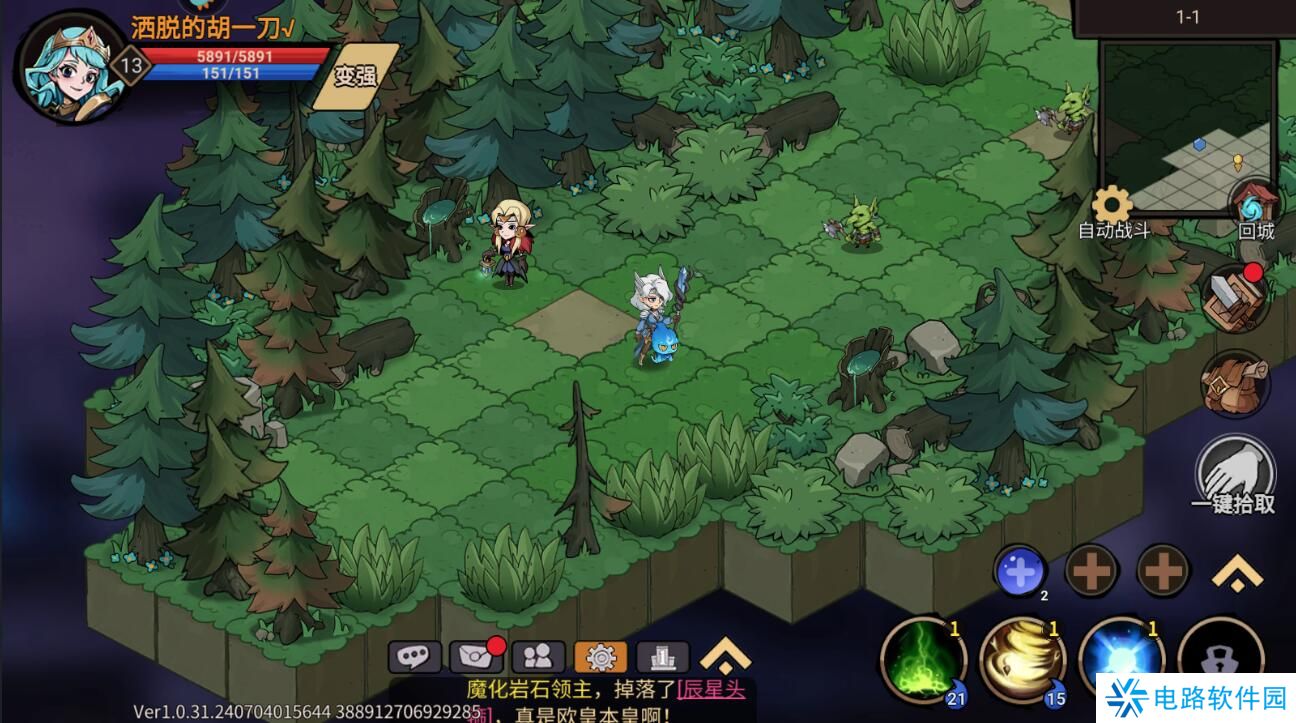Use the blue plus potion slot
Viewport: 1296px width, 723px height.
click(1019, 573)
